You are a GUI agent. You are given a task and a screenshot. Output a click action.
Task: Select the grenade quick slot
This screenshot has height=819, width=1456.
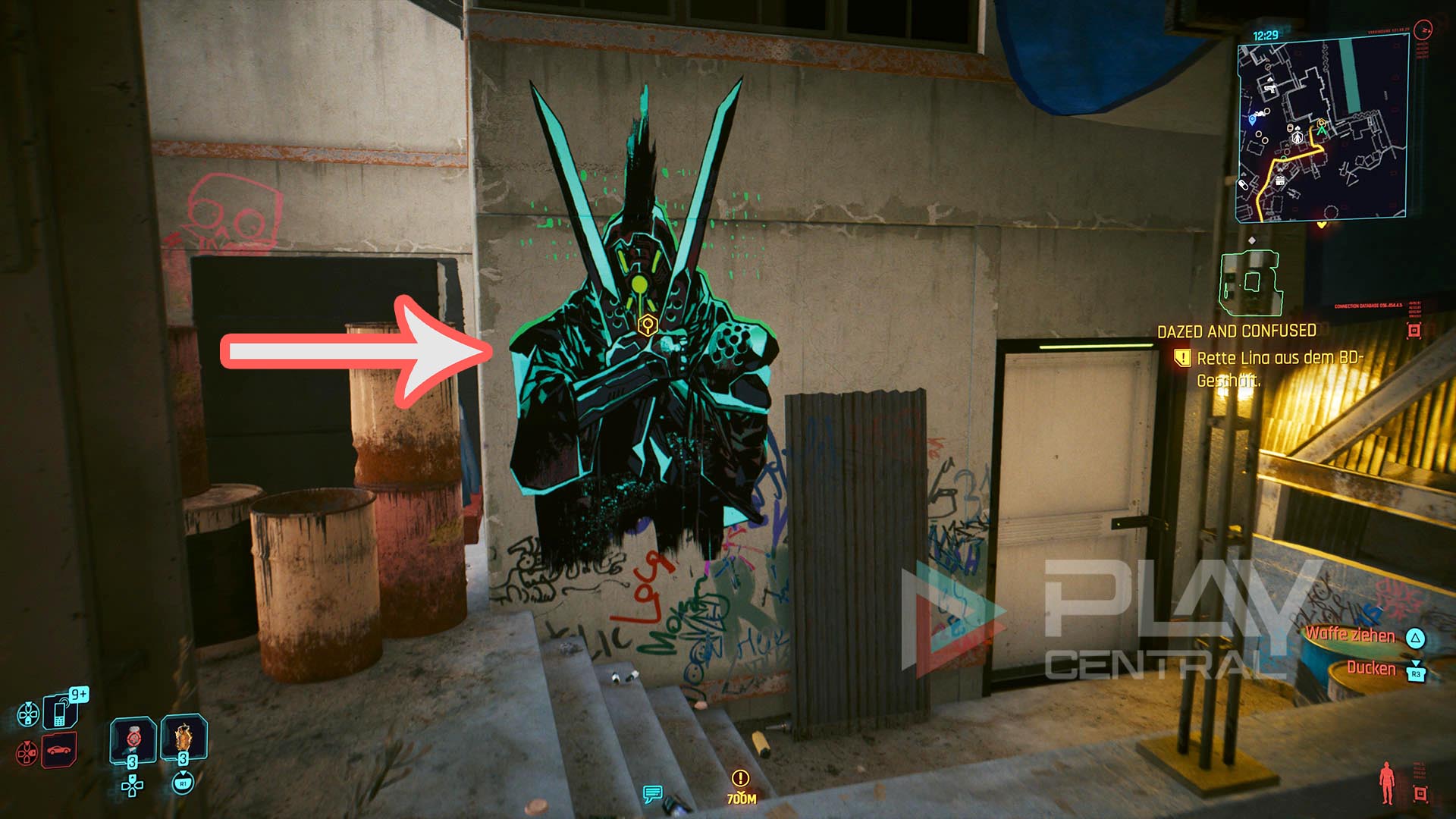133,738
